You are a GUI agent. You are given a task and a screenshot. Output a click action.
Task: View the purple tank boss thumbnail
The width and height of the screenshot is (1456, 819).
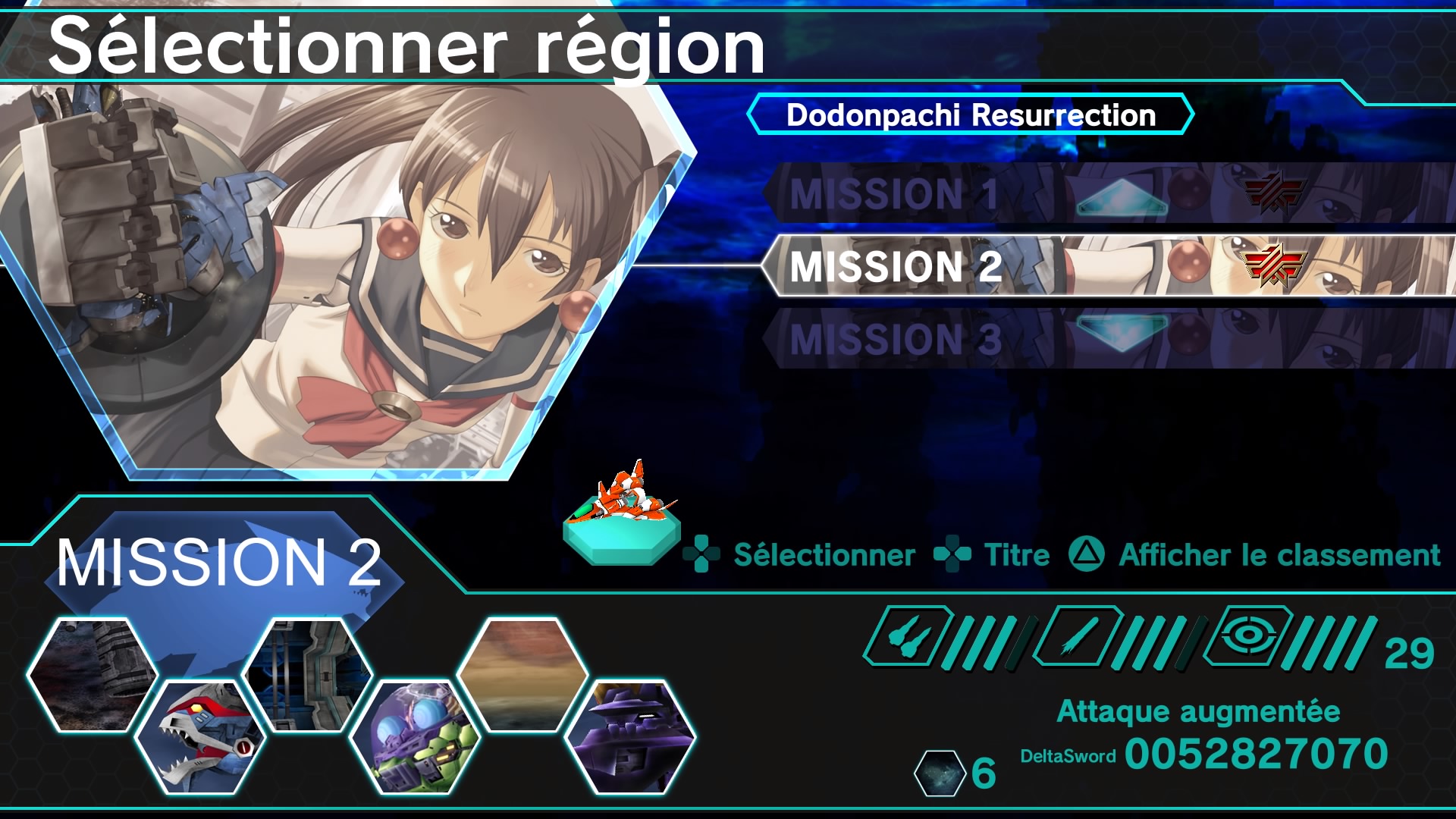click(630, 737)
